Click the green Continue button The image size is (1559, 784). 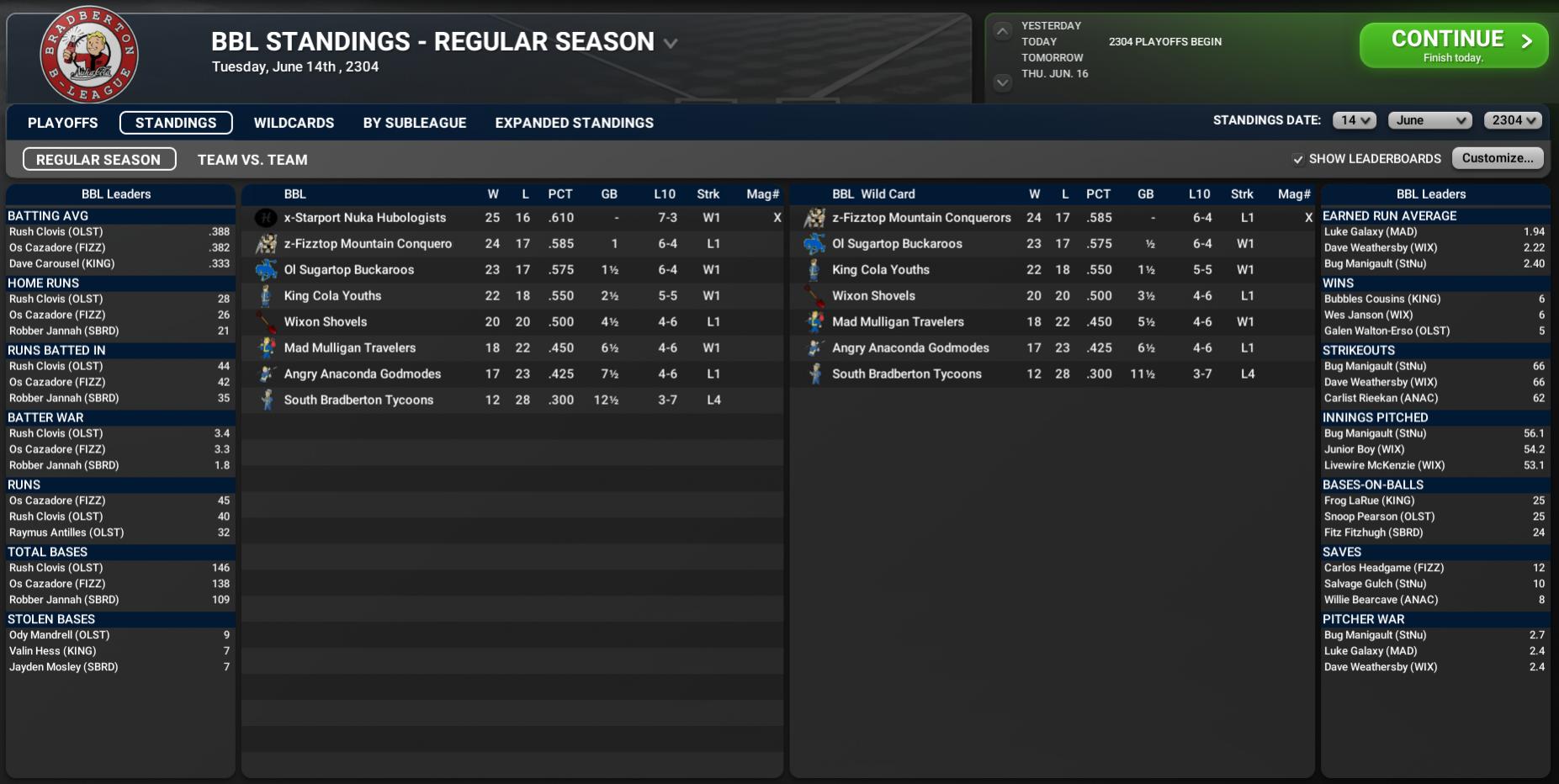(x=1452, y=45)
